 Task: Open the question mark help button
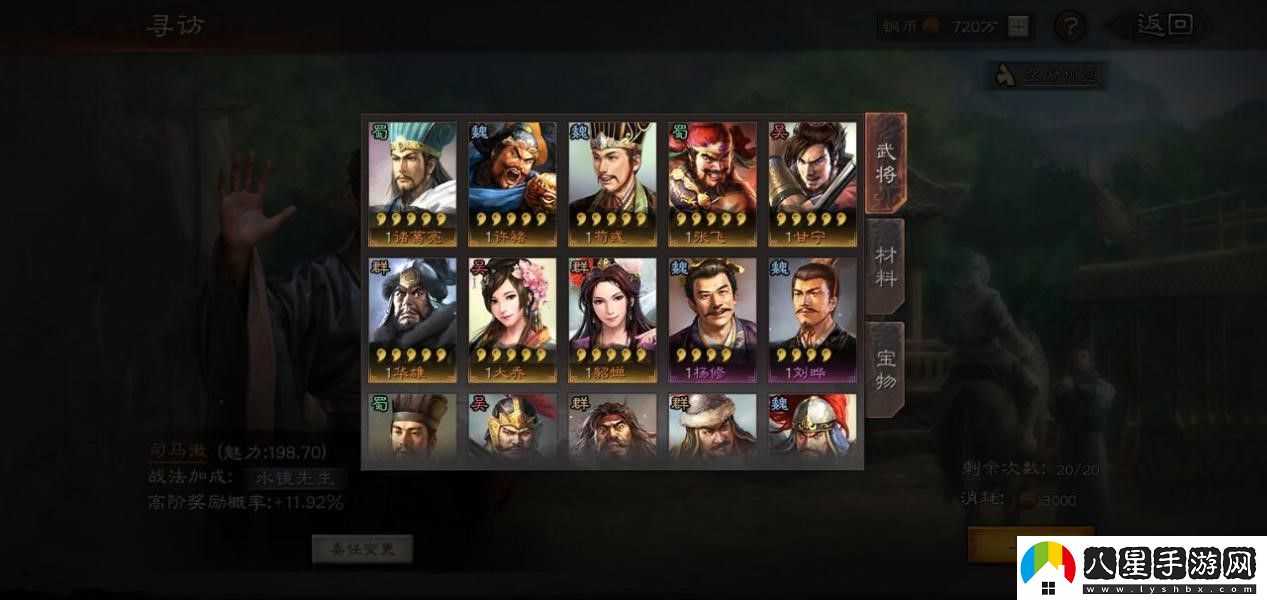click(x=1070, y=27)
